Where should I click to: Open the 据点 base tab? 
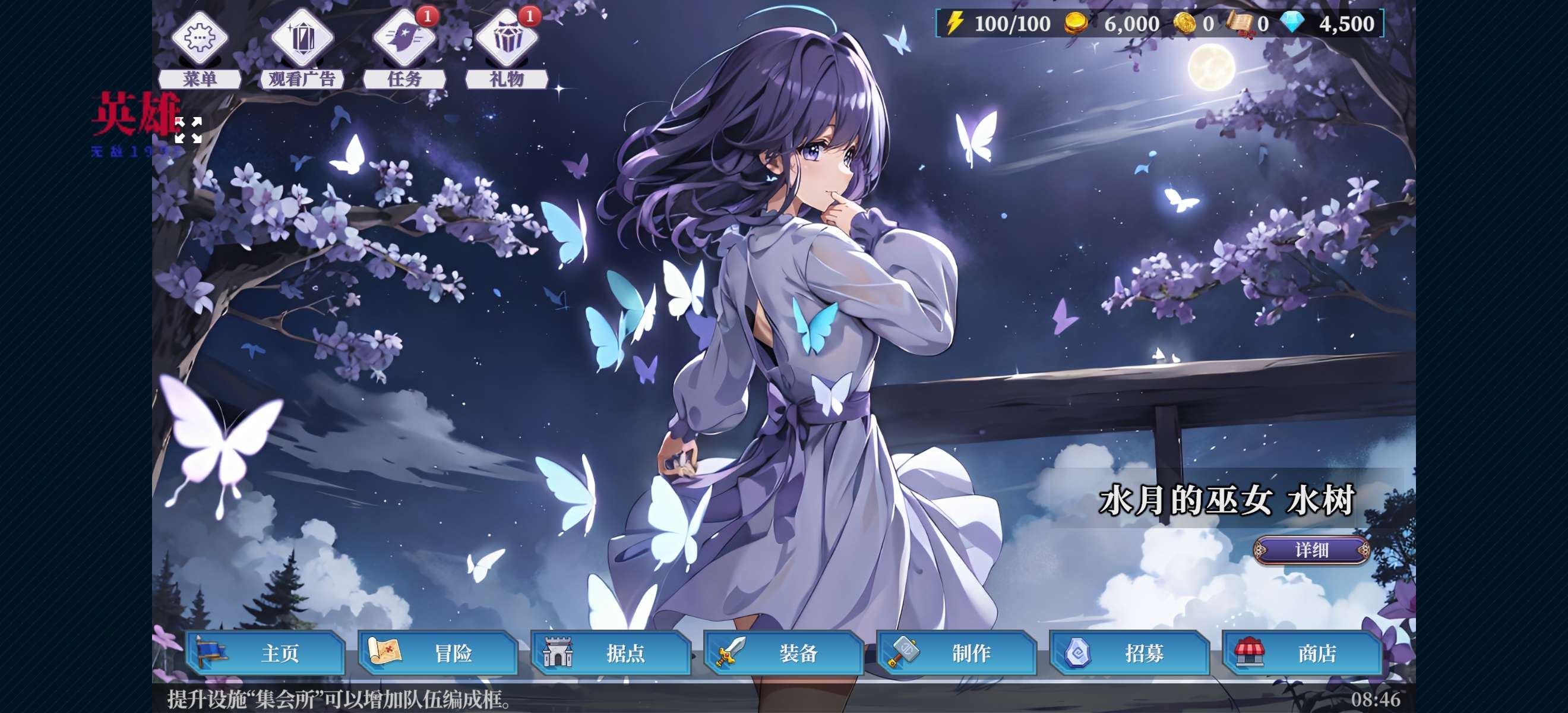(611, 654)
